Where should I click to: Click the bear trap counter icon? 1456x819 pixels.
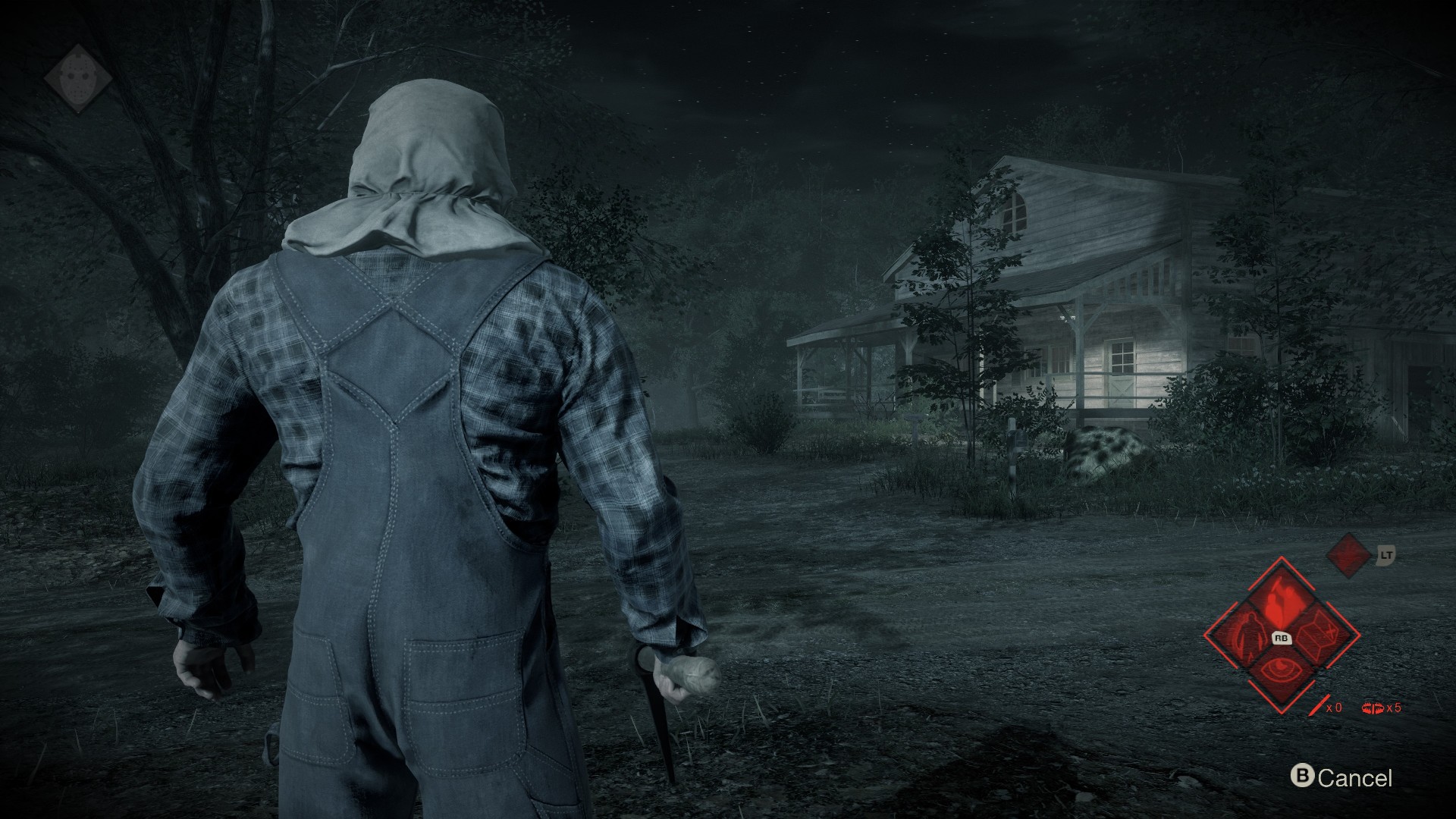pyautogui.click(x=1373, y=708)
